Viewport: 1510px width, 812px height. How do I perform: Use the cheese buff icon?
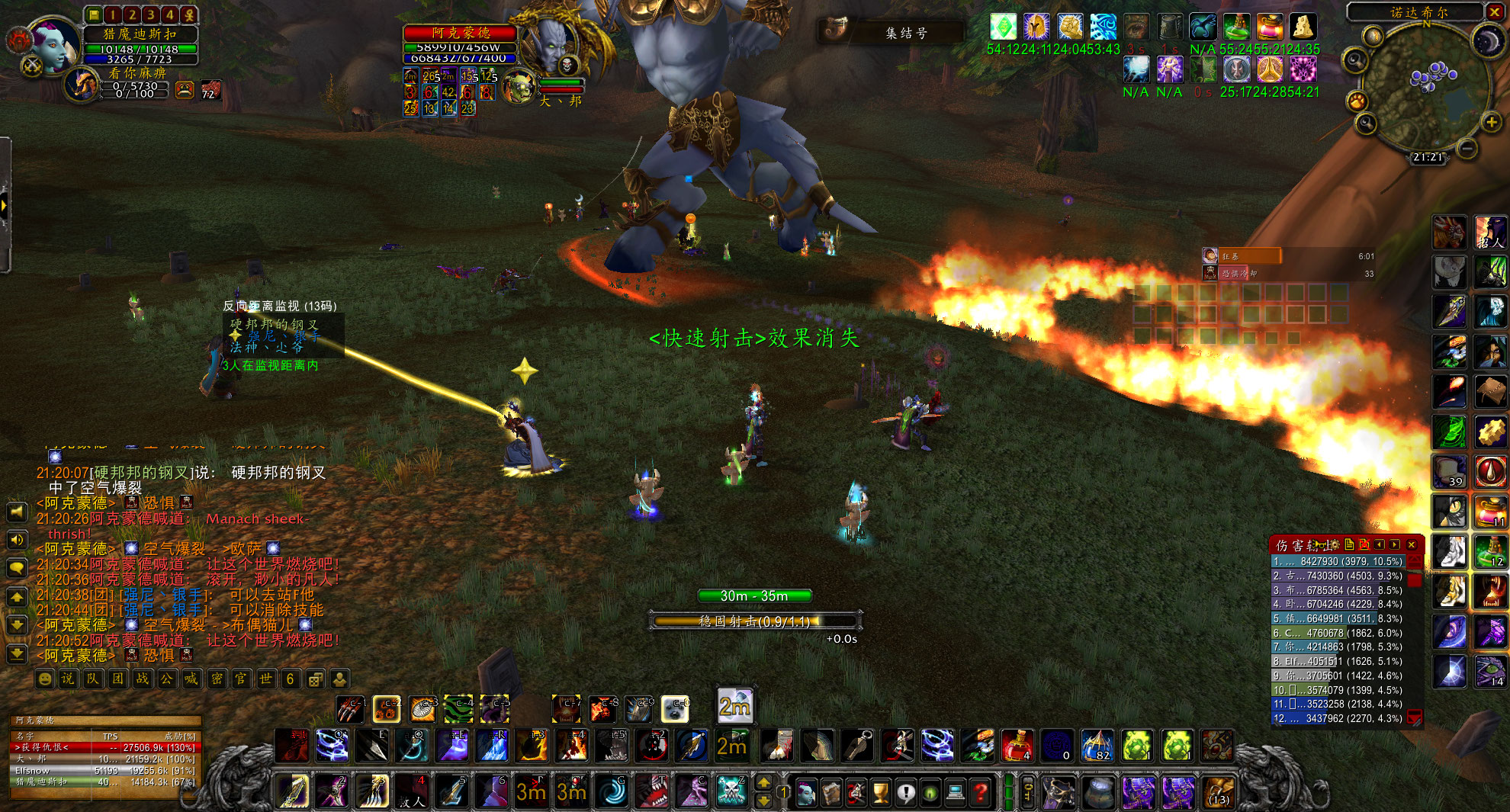pyautogui.click(x=1303, y=27)
